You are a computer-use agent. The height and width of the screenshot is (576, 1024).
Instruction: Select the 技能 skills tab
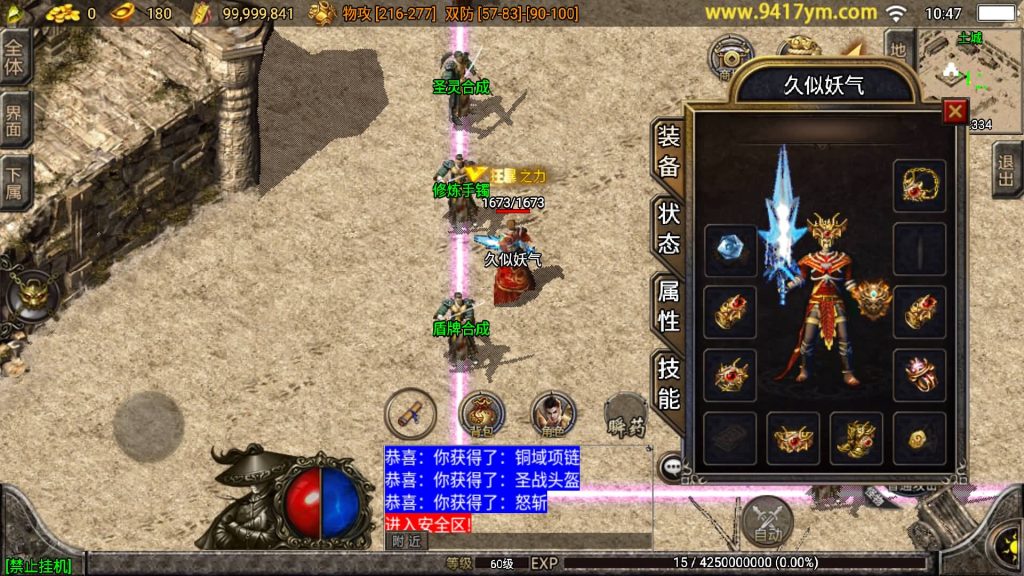pos(668,383)
